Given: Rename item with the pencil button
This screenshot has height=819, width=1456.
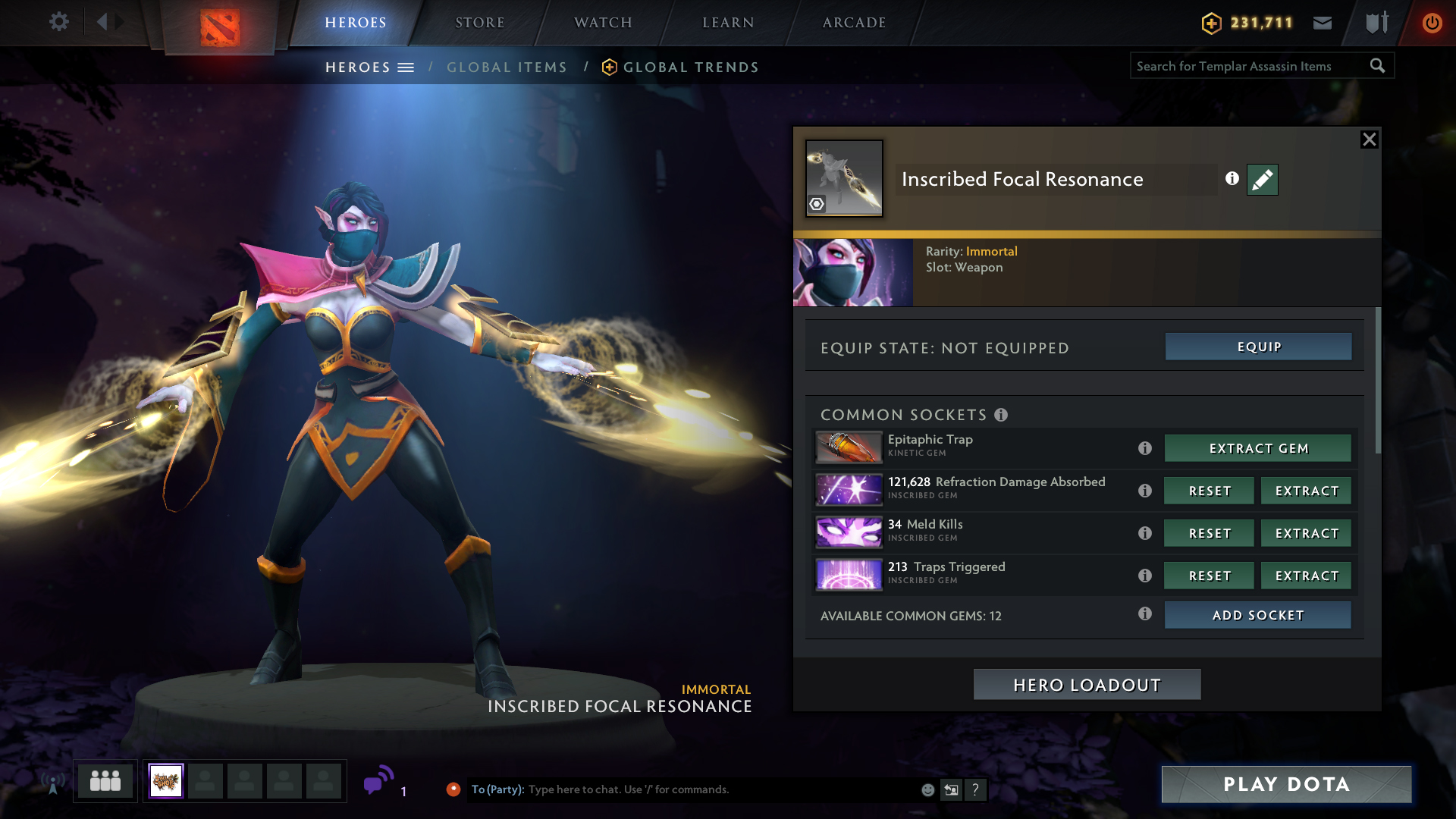Looking at the screenshot, I should tap(1262, 180).
